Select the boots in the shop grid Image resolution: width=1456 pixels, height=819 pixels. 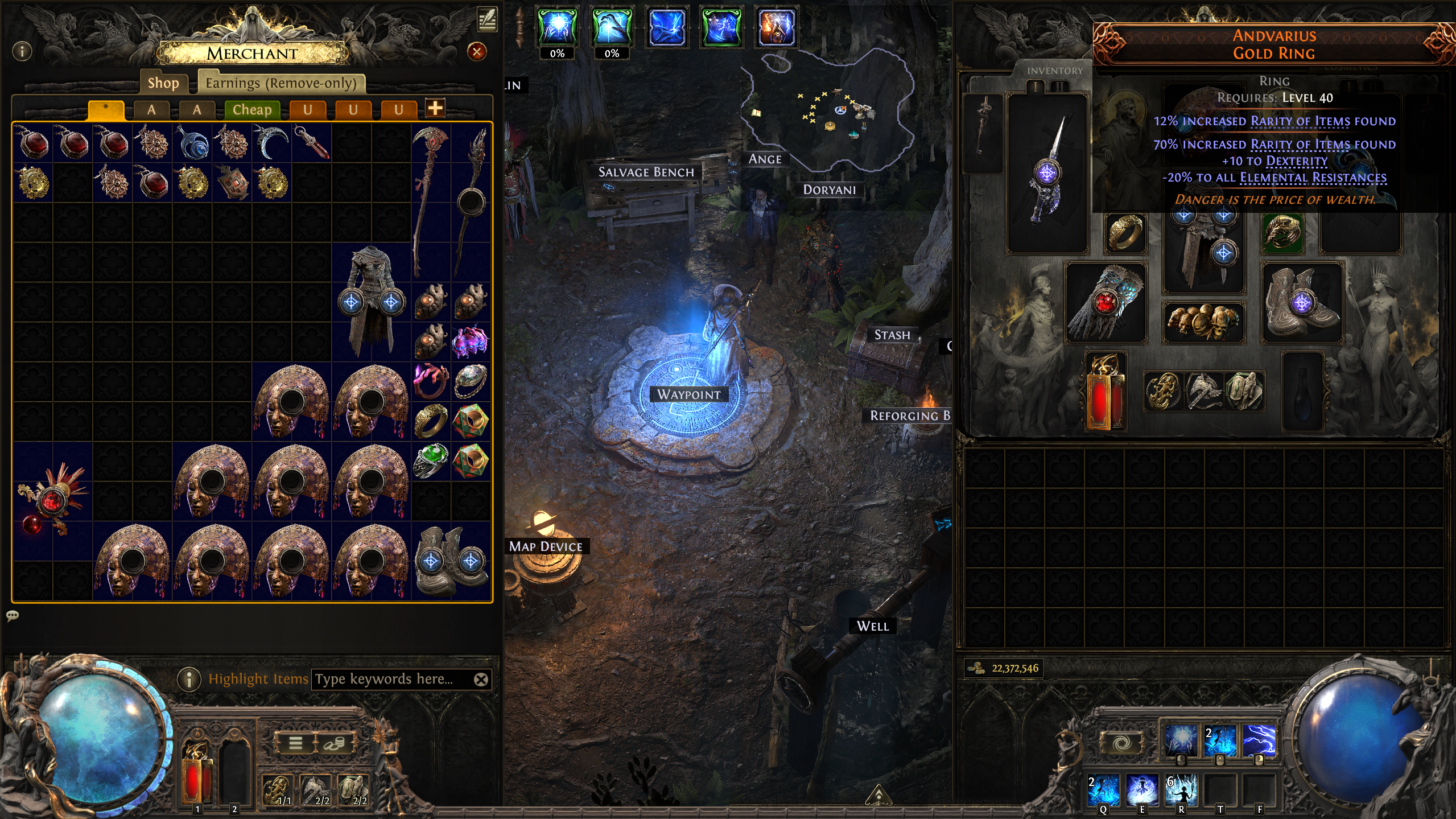click(451, 560)
